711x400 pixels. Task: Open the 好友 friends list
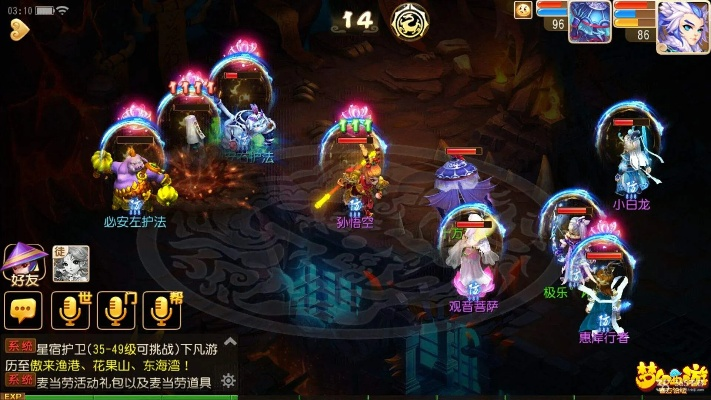pyautogui.click(x=24, y=264)
